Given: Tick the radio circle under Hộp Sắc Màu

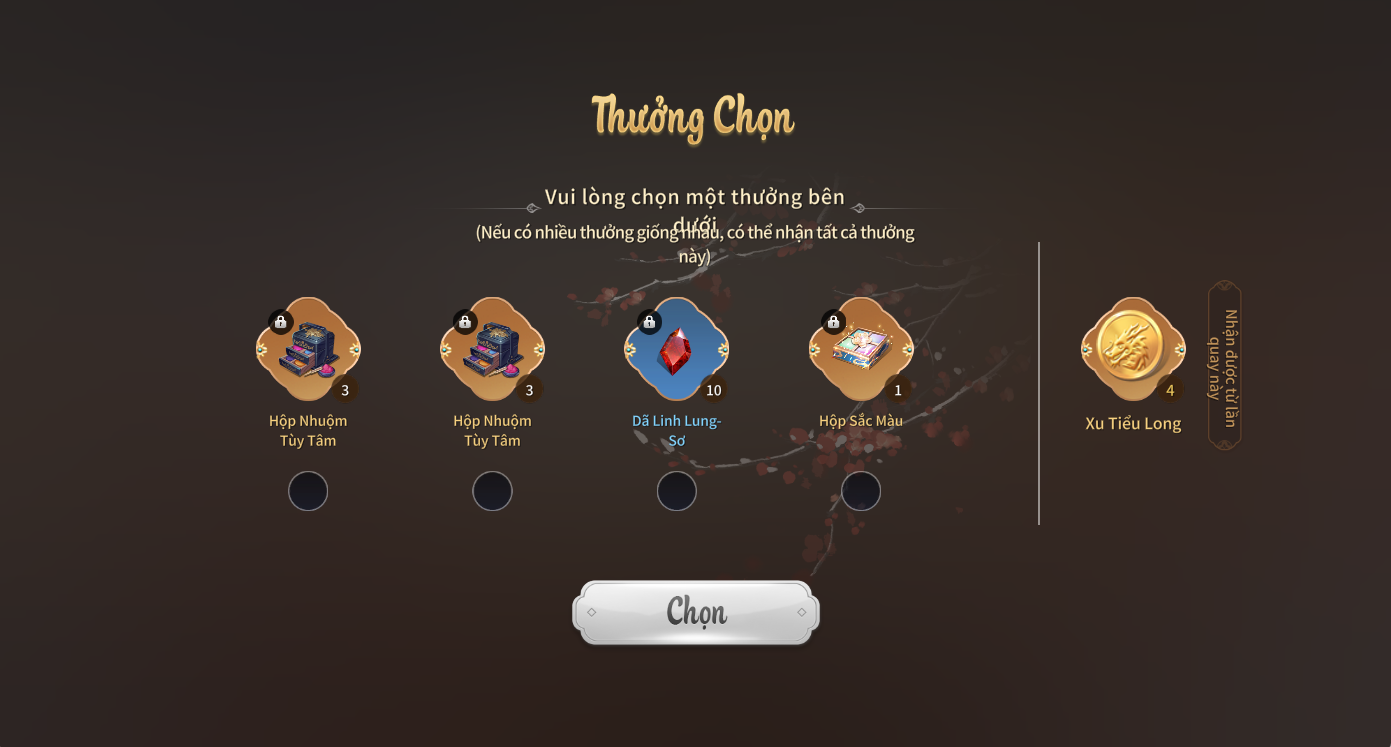Looking at the screenshot, I should pos(861,491).
